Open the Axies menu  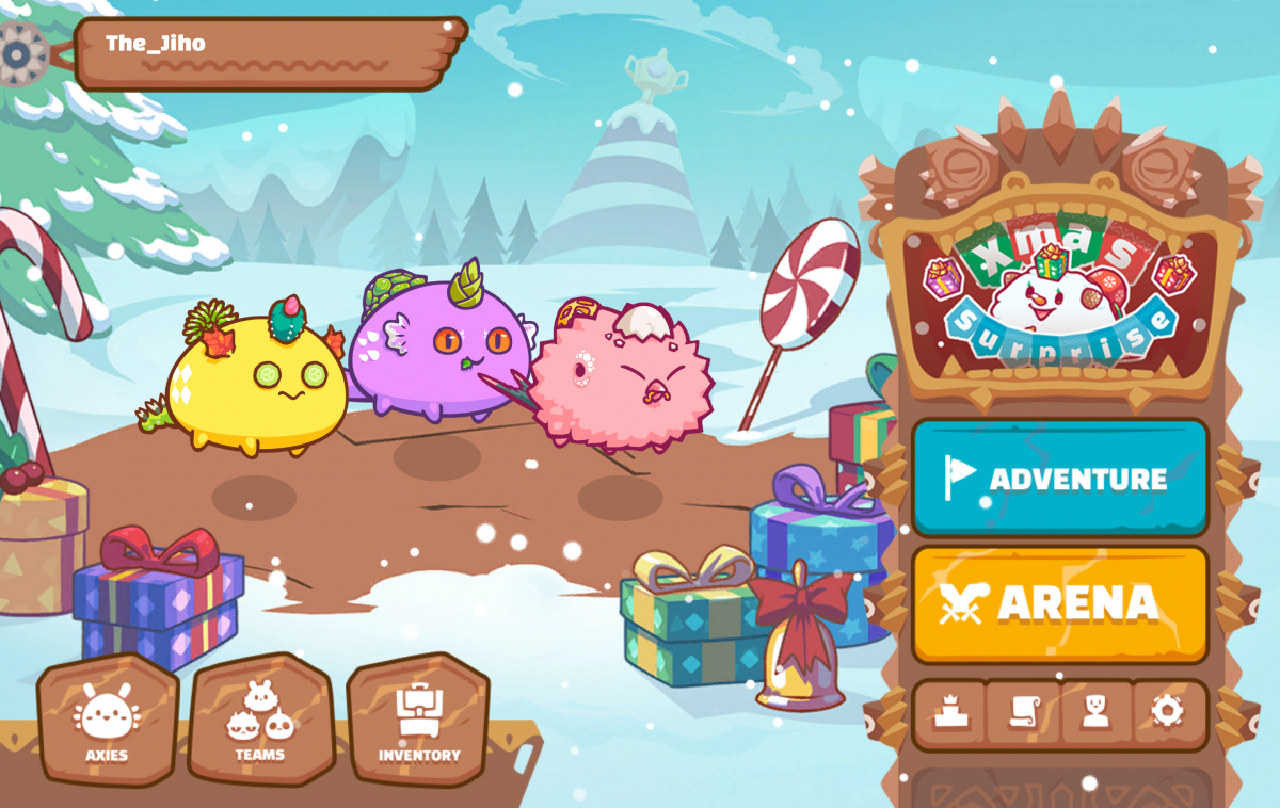105,720
